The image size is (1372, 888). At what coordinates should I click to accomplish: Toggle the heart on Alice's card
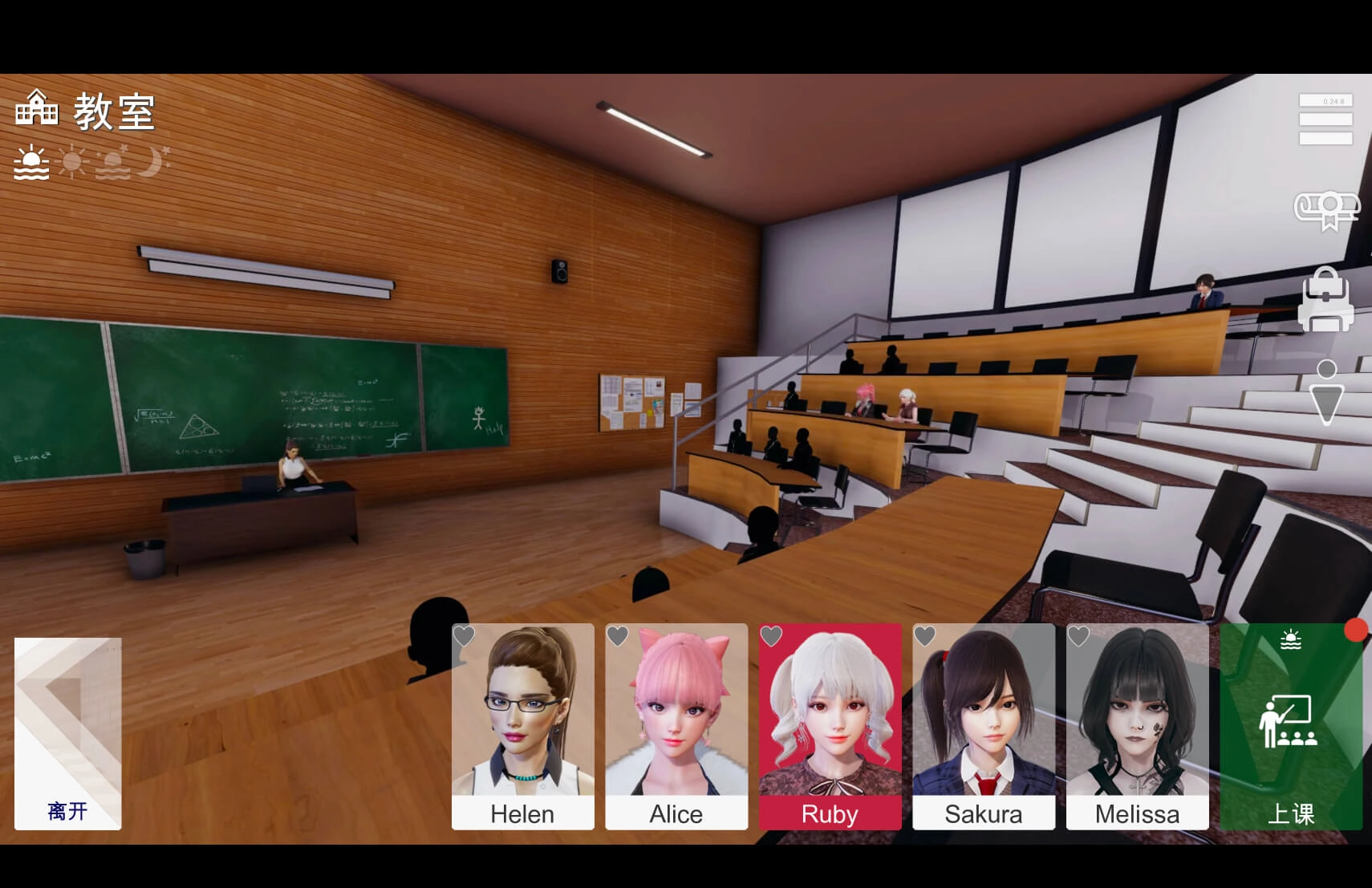[x=618, y=636]
